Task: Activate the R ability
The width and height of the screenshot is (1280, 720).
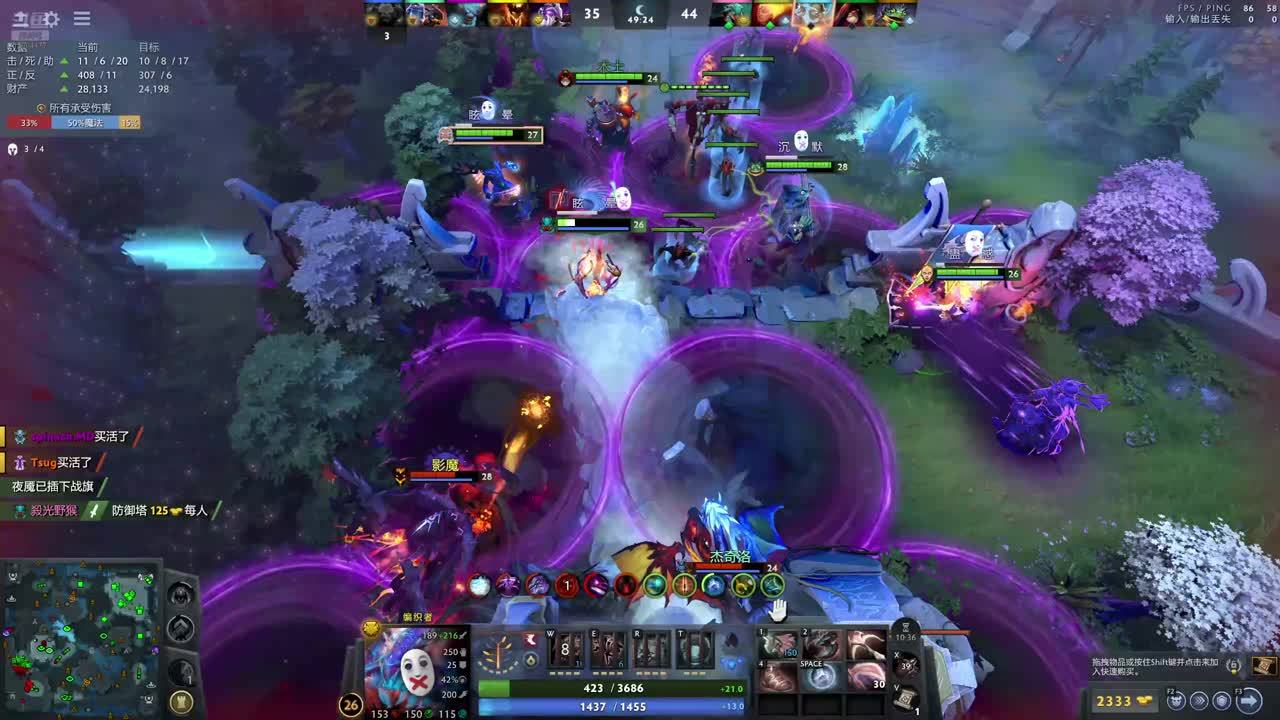Action: tap(650, 650)
